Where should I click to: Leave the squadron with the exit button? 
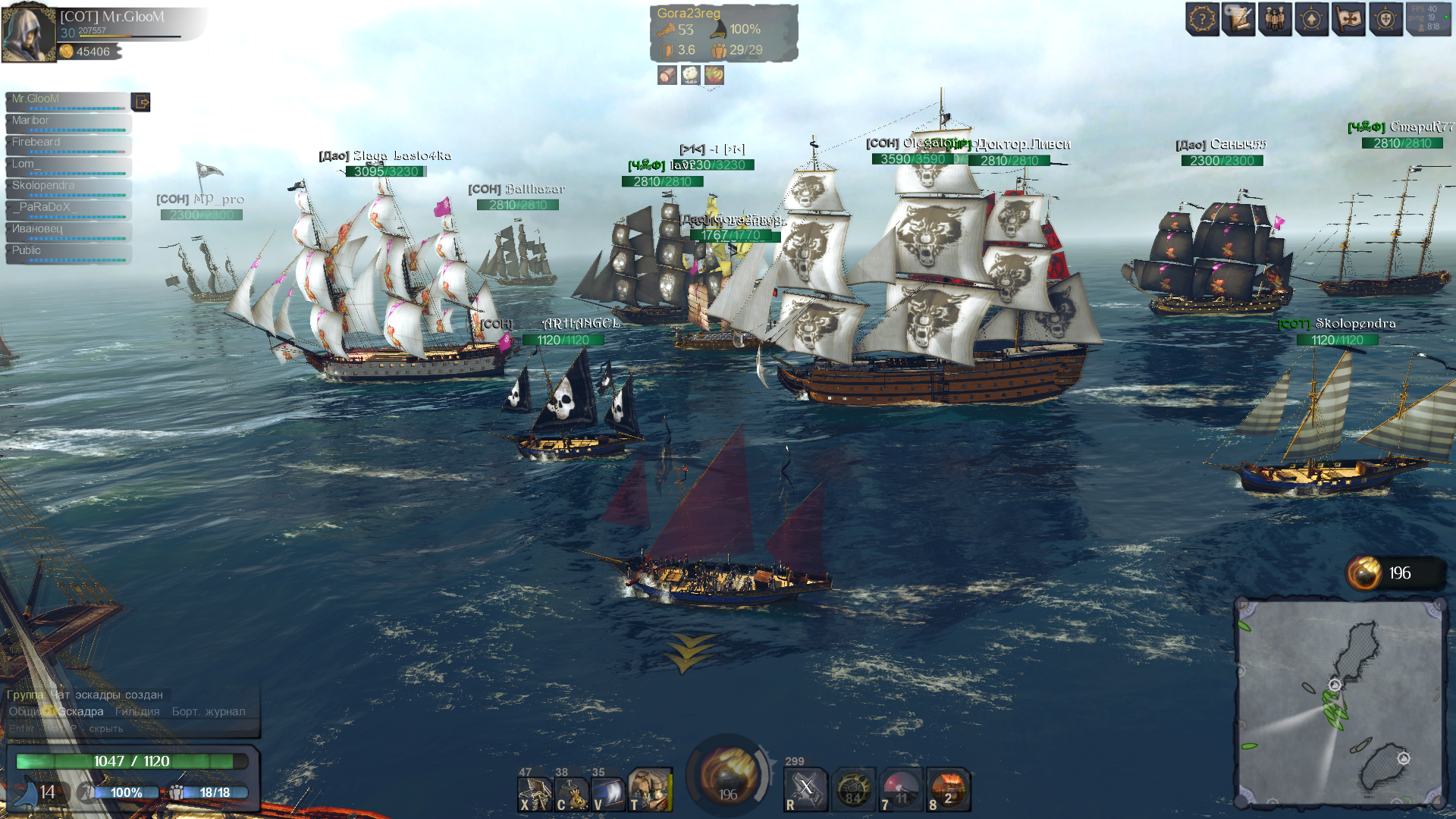(x=141, y=102)
